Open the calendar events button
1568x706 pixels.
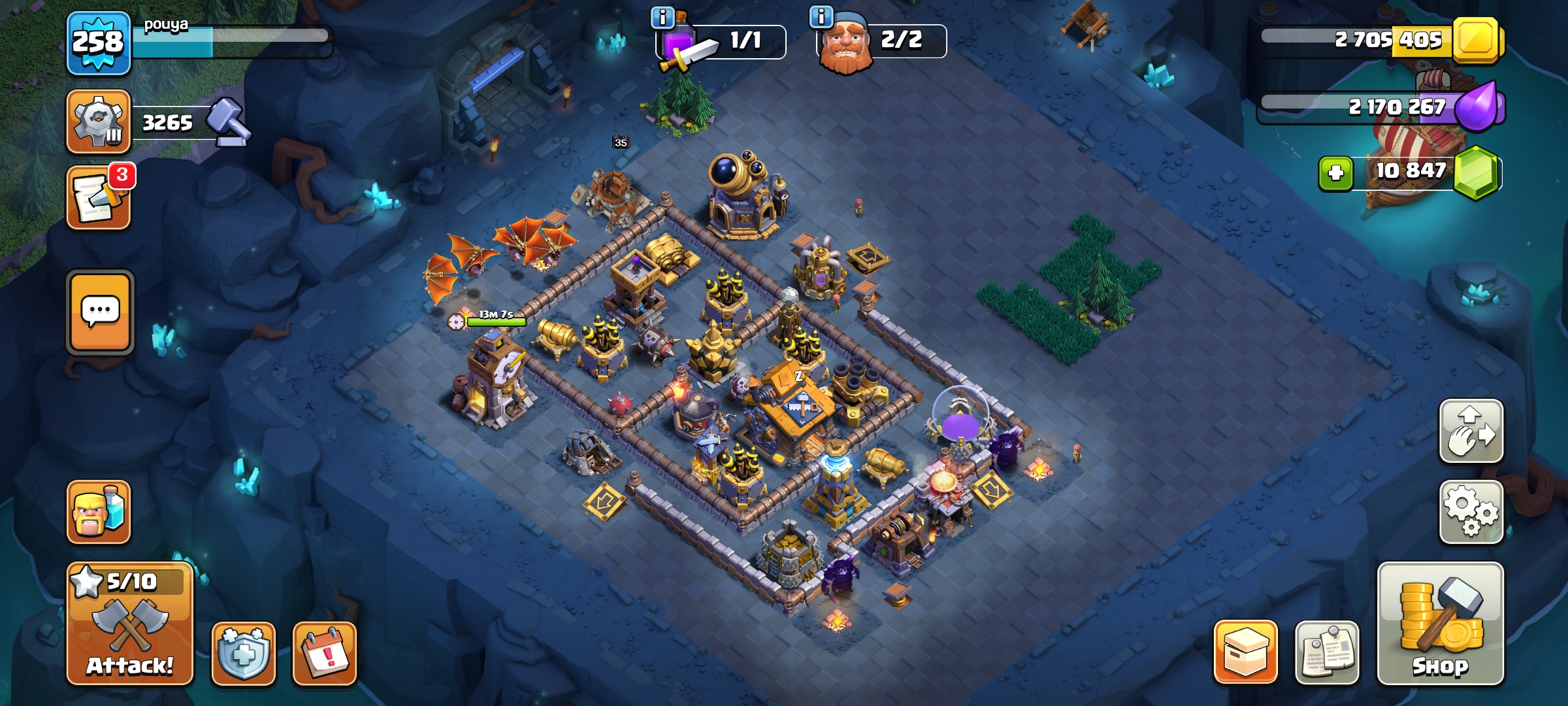pos(325,653)
